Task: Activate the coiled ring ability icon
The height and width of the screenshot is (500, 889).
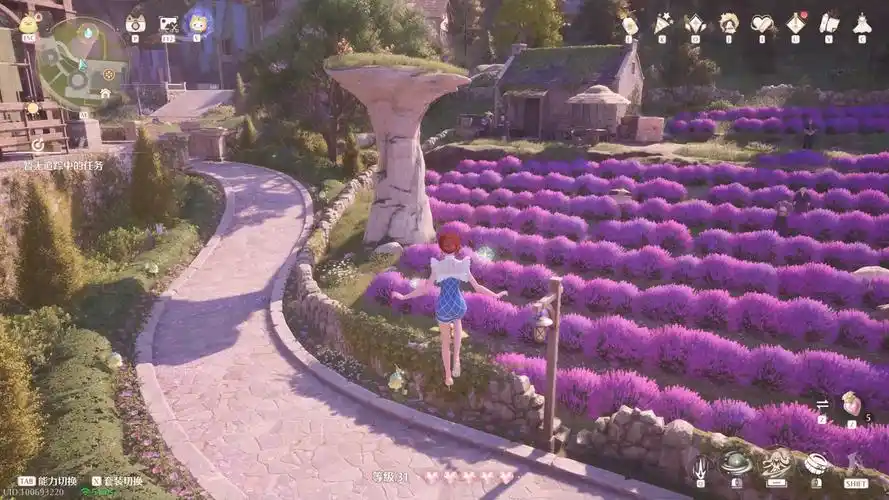Action: pos(816,463)
